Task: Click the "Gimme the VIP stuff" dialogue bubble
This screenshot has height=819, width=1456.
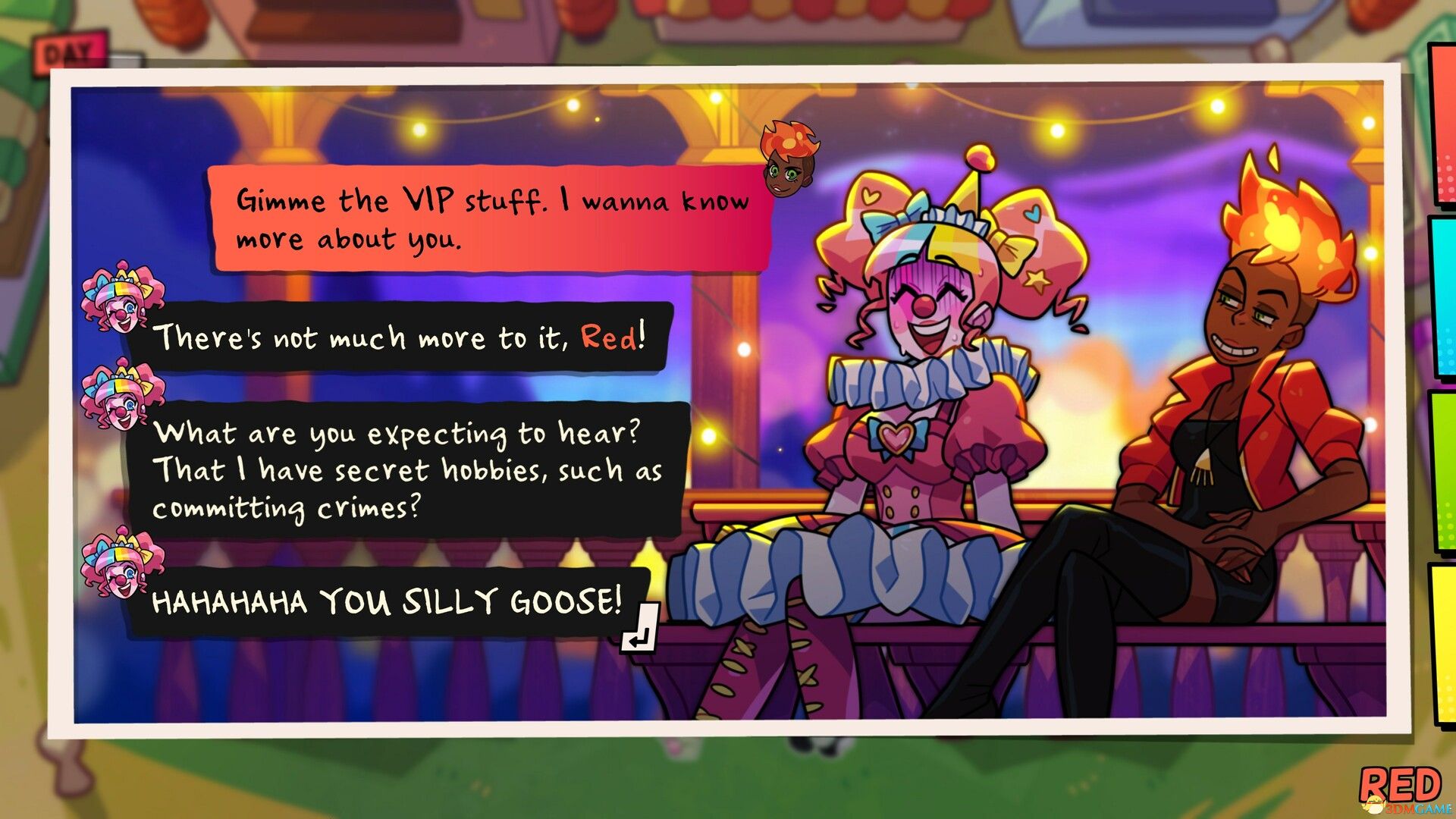Action: (x=485, y=220)
